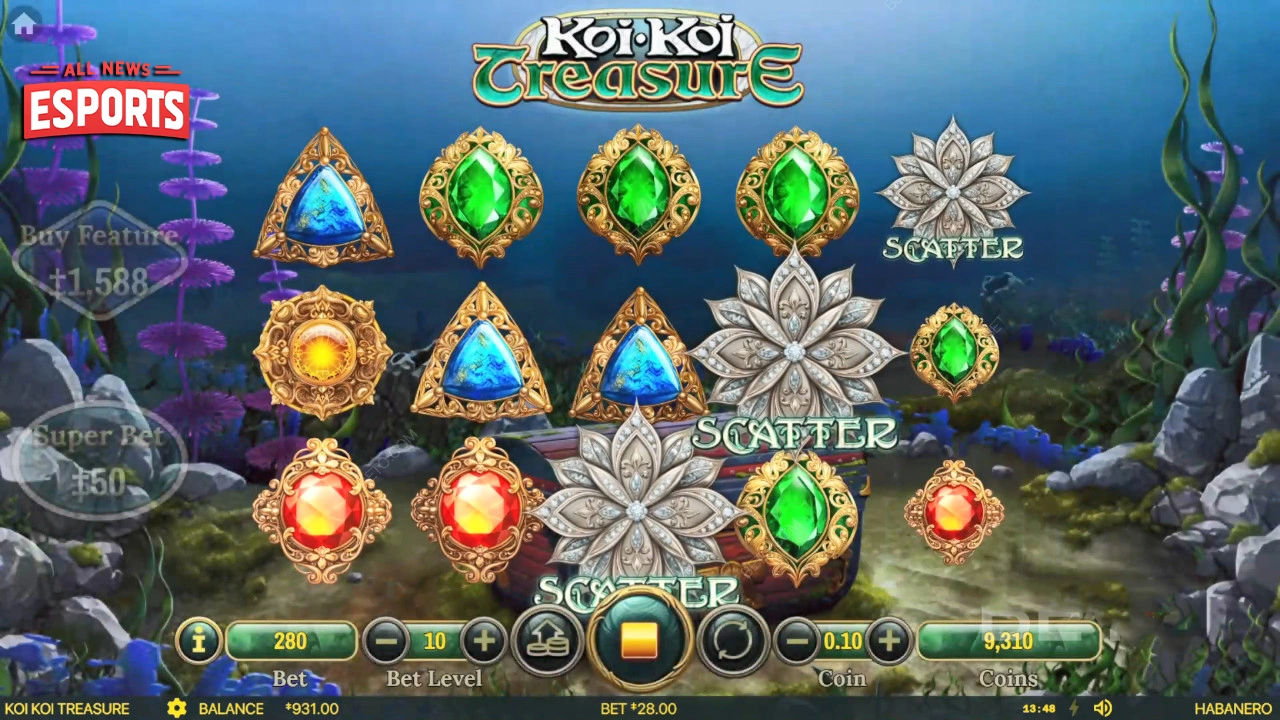Click the Coins display showing 9,310
This screenshot has height=720, width=1280.
tap(1010, 642)
